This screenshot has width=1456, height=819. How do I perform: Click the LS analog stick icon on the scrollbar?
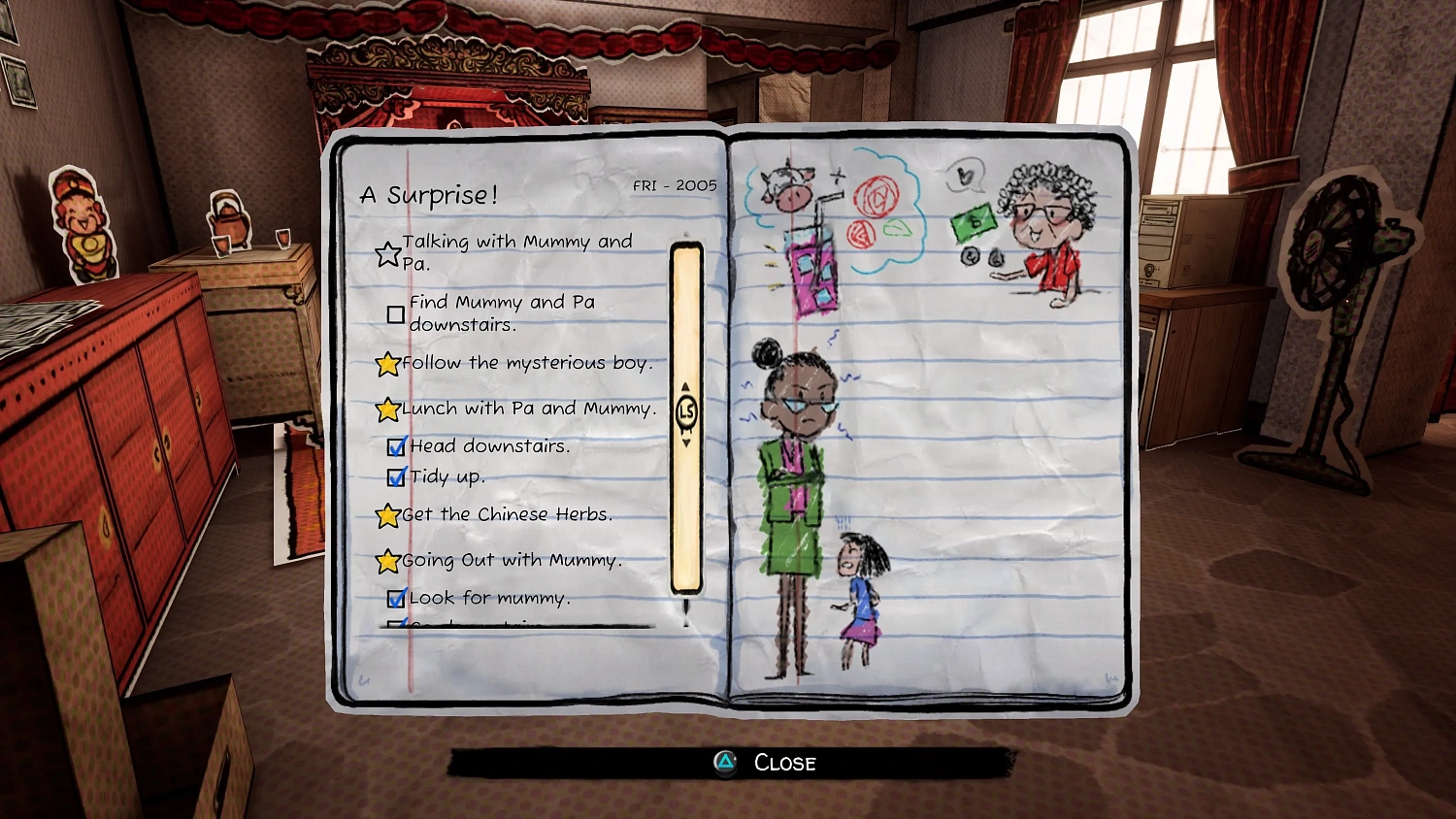687,410
